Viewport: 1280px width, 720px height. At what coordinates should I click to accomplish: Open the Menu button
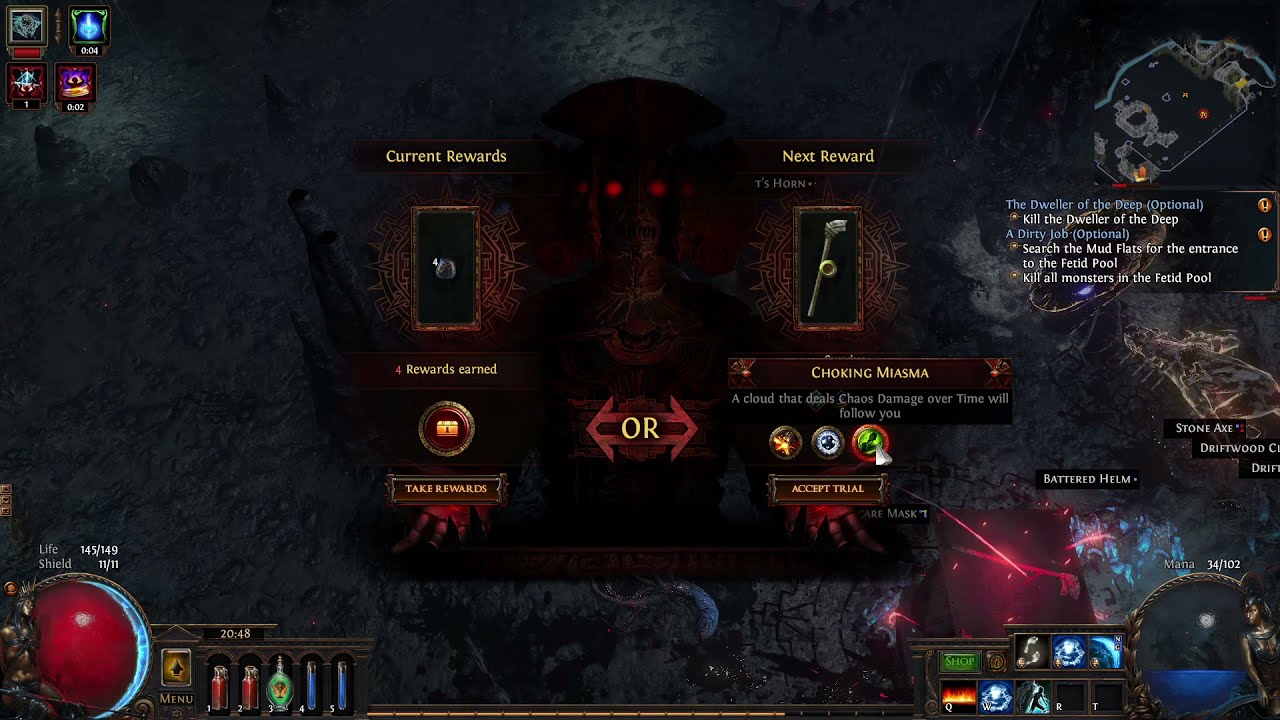coord(176,699)
